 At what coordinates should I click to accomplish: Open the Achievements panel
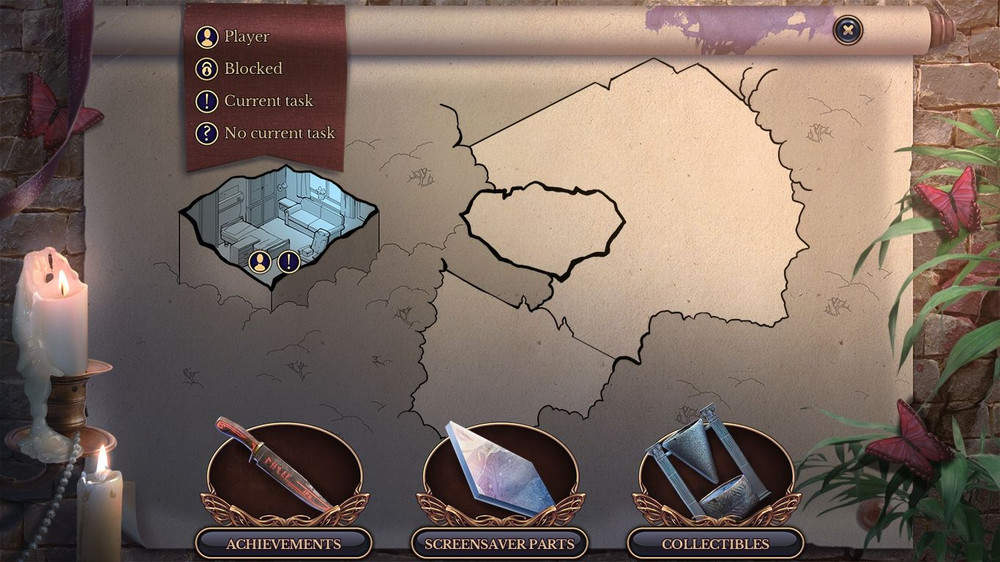point(283,544)
